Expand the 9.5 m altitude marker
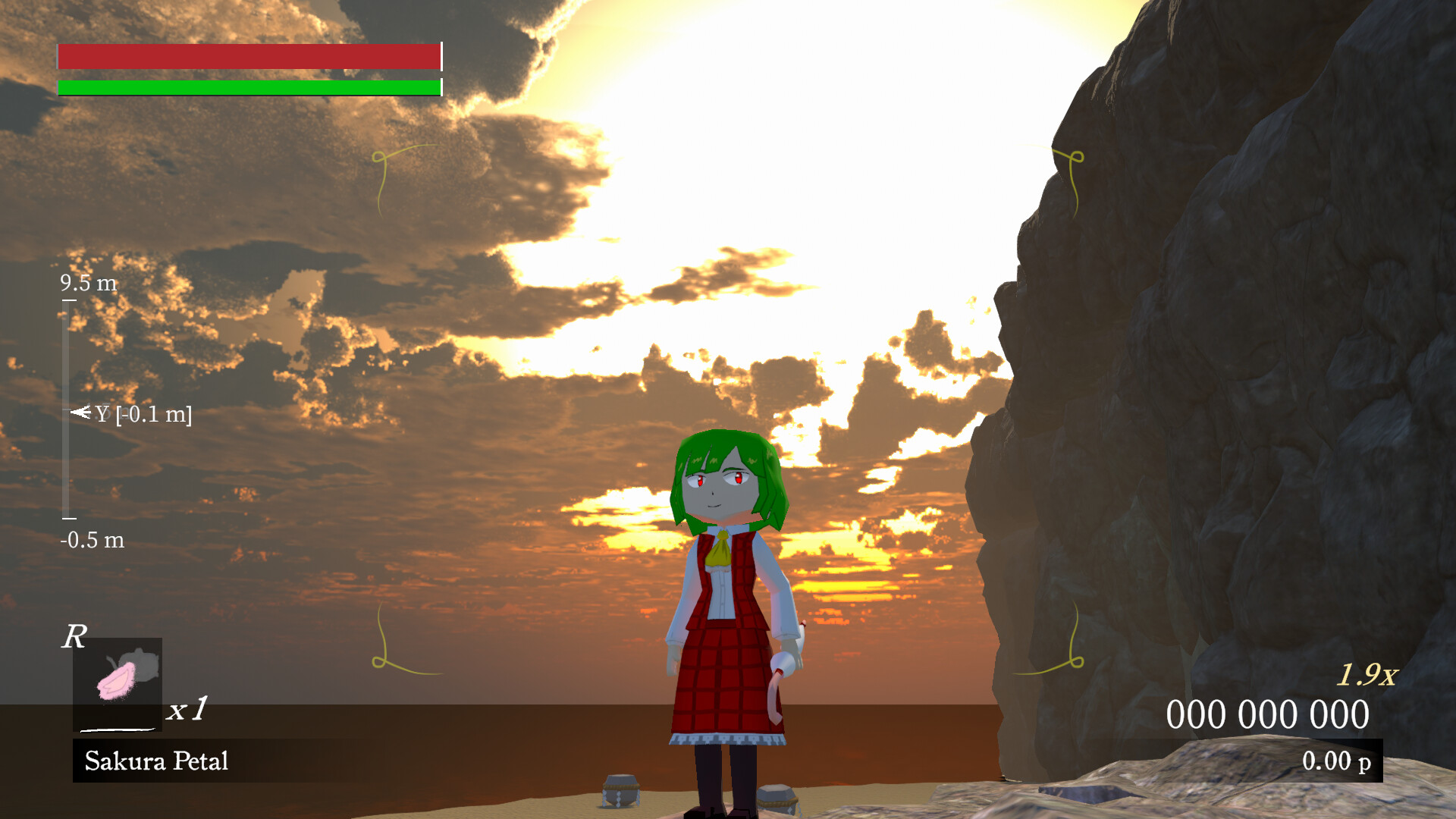This screenshot has width=1456, height=819. [89, 281]
